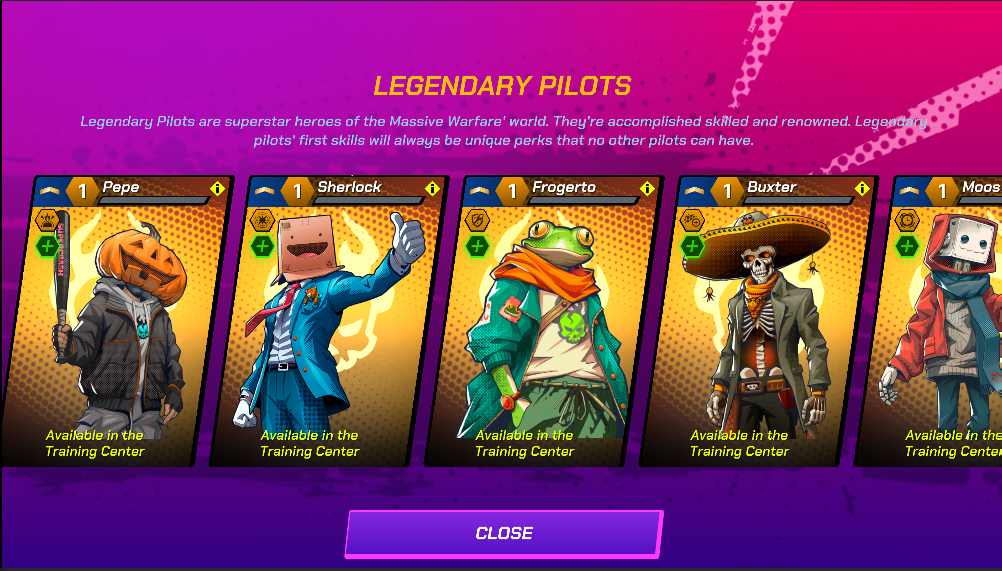The height and width of the screenshot is (571, 1002).
Task: Inspect Buxter's orange skill perk icon
Action: [691, 220]
